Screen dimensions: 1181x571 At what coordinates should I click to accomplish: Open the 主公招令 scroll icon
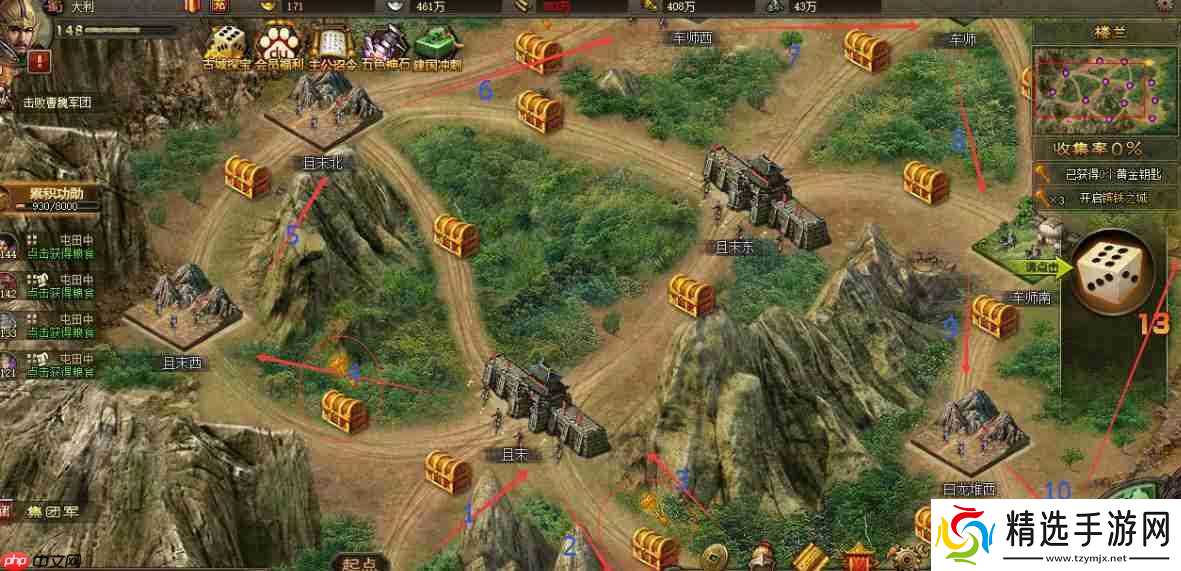tap(331, 44)
